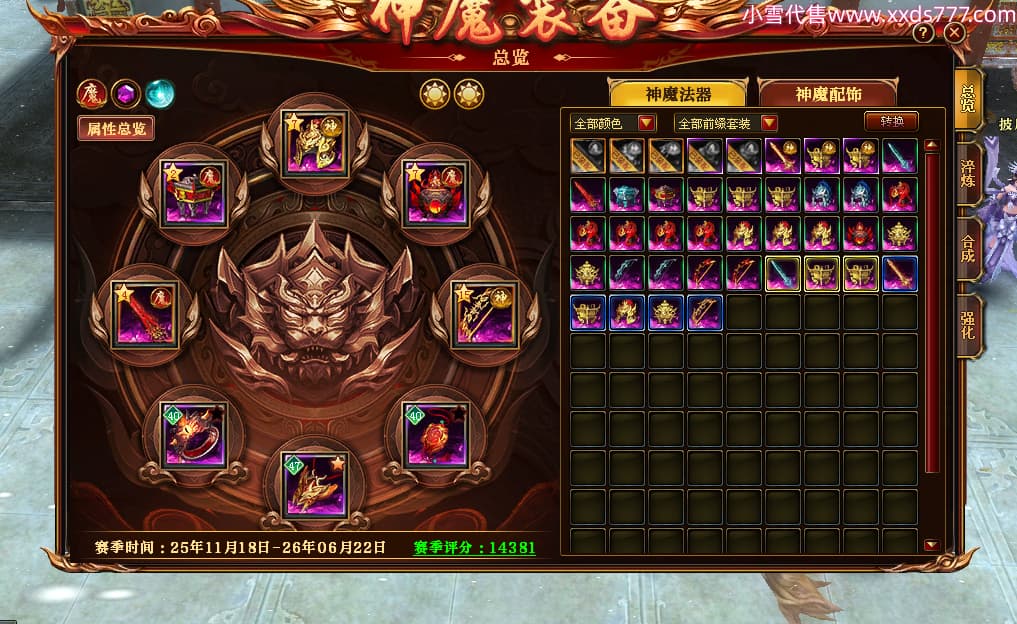Click the season score 14381 link

point(475,548)
